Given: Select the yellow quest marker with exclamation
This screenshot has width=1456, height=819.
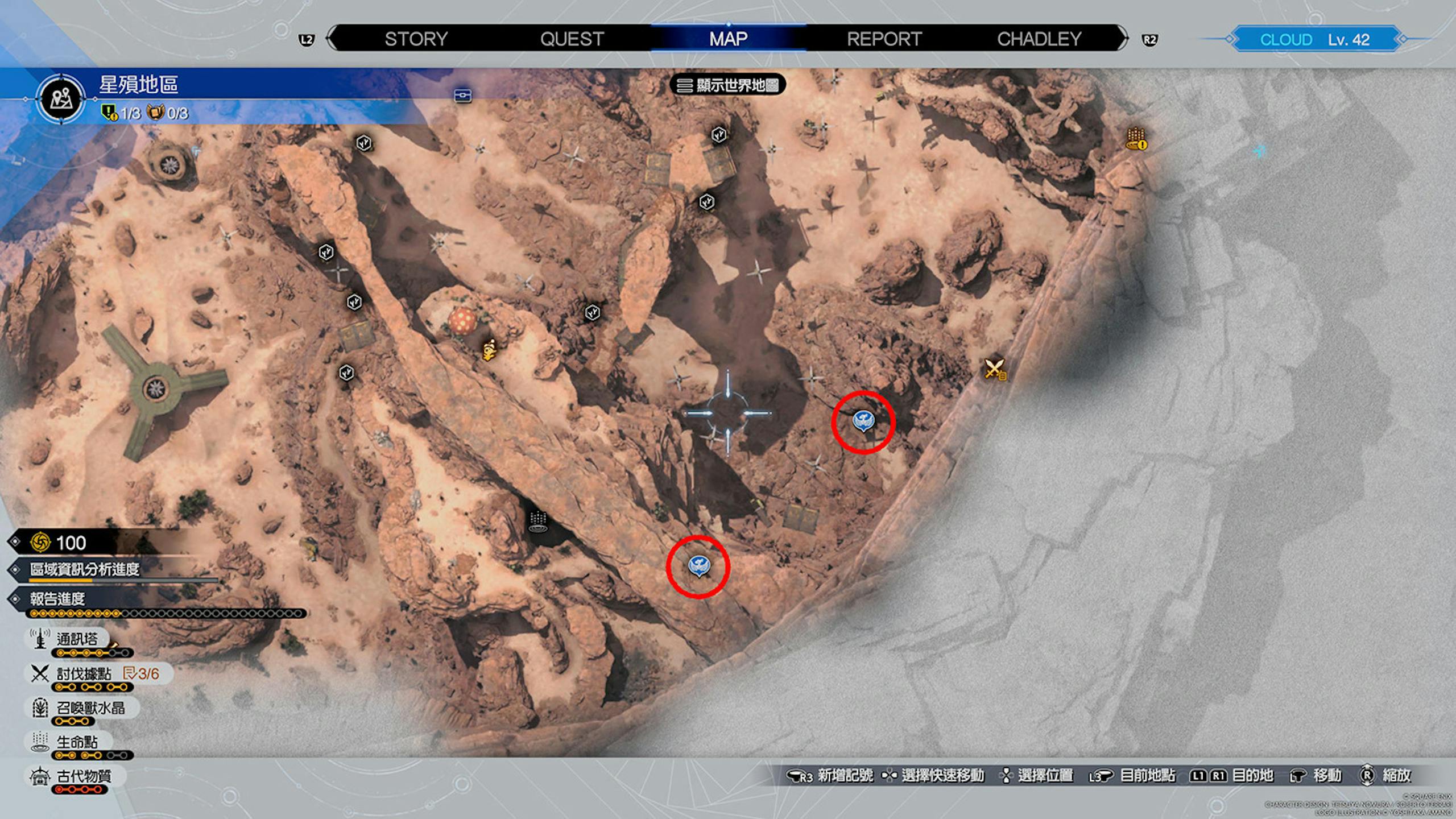Looking at the screenshot, I should click(x=1136, y=139).
